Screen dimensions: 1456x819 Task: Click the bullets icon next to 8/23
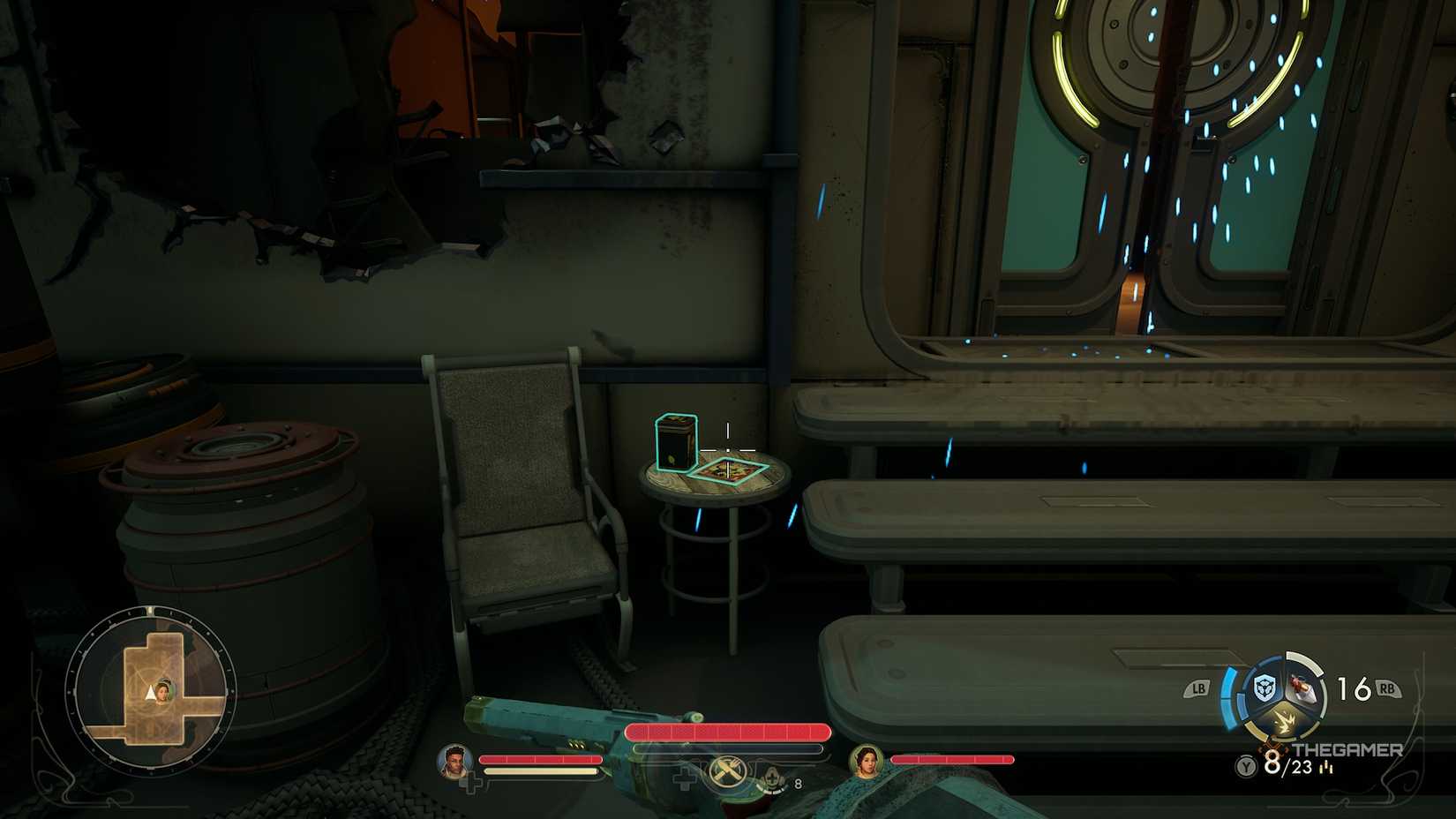pyautogui.click(x=1325, y=767)
